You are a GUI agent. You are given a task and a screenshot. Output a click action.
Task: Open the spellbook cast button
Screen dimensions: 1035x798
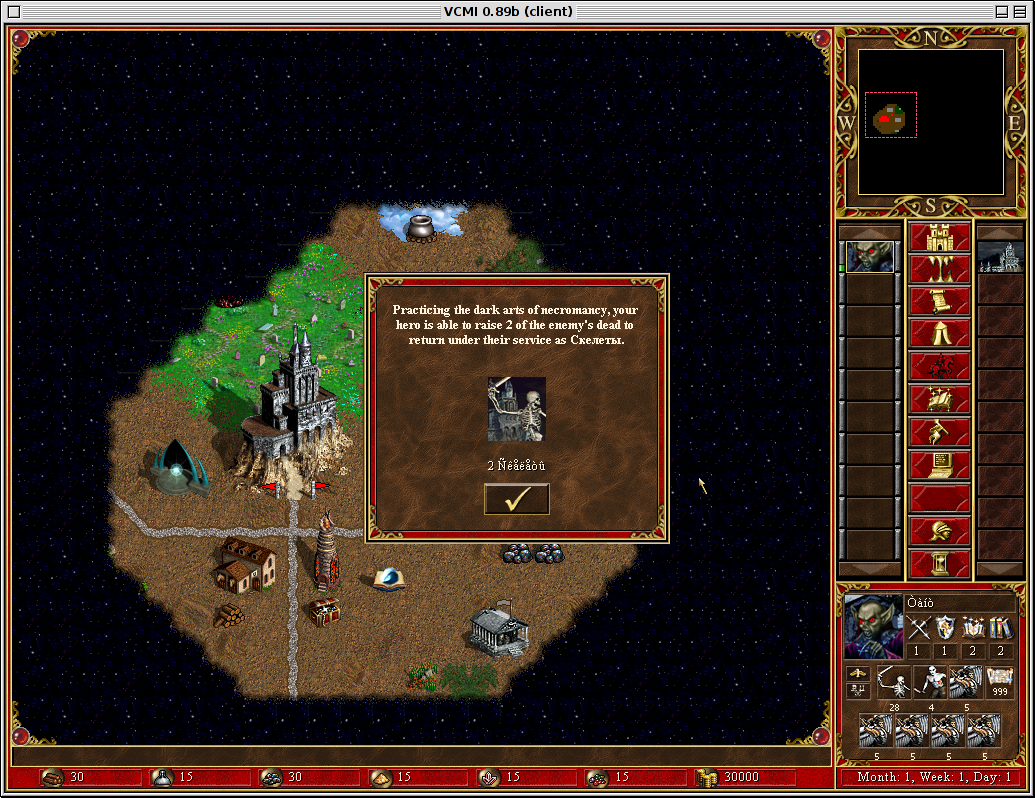939,399
